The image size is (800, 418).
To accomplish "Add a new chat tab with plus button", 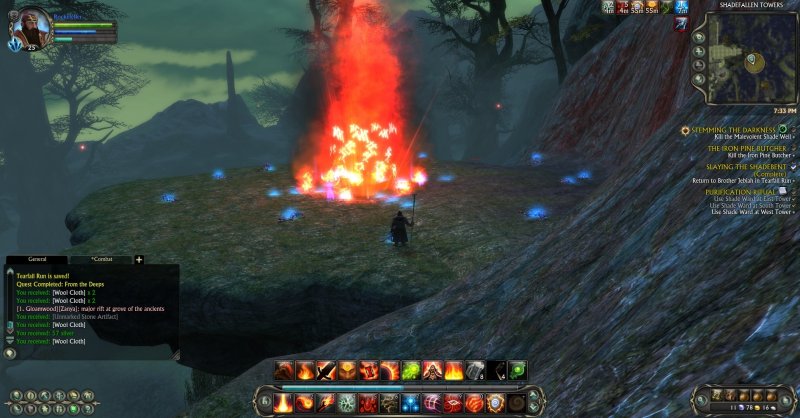I will [139, 259].
